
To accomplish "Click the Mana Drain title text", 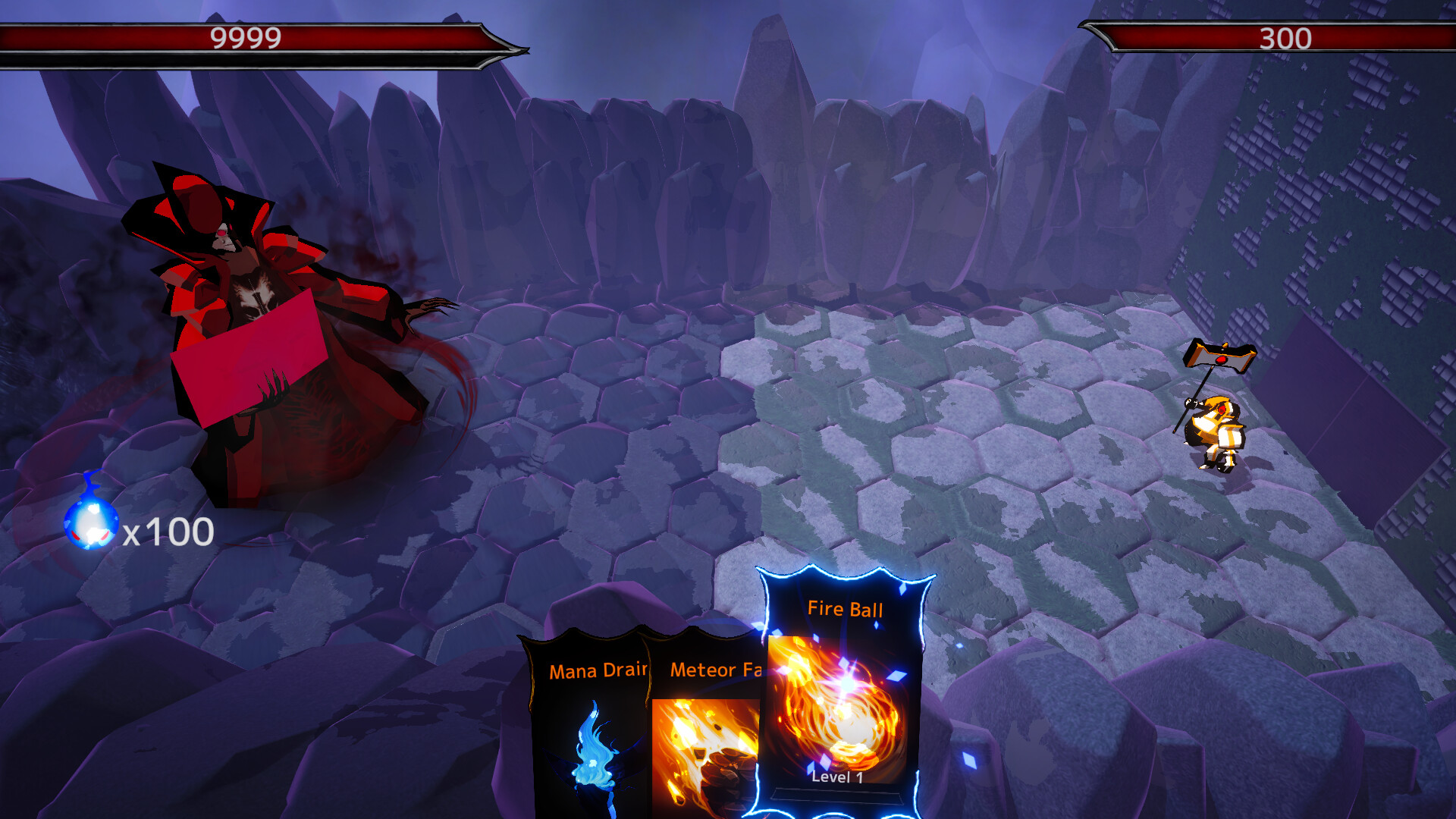I will click(598, 671).
